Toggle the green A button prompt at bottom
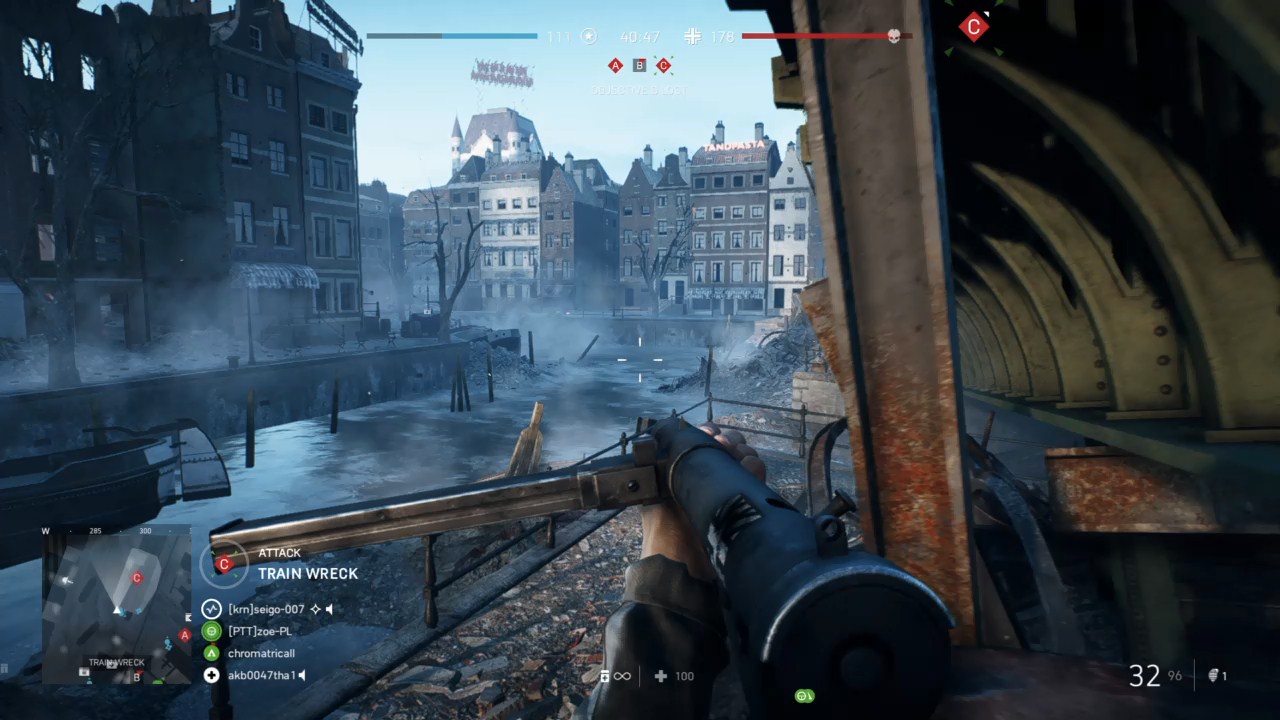The height and width of the screenshot is (720, 1280). click(x=803, y=695)
